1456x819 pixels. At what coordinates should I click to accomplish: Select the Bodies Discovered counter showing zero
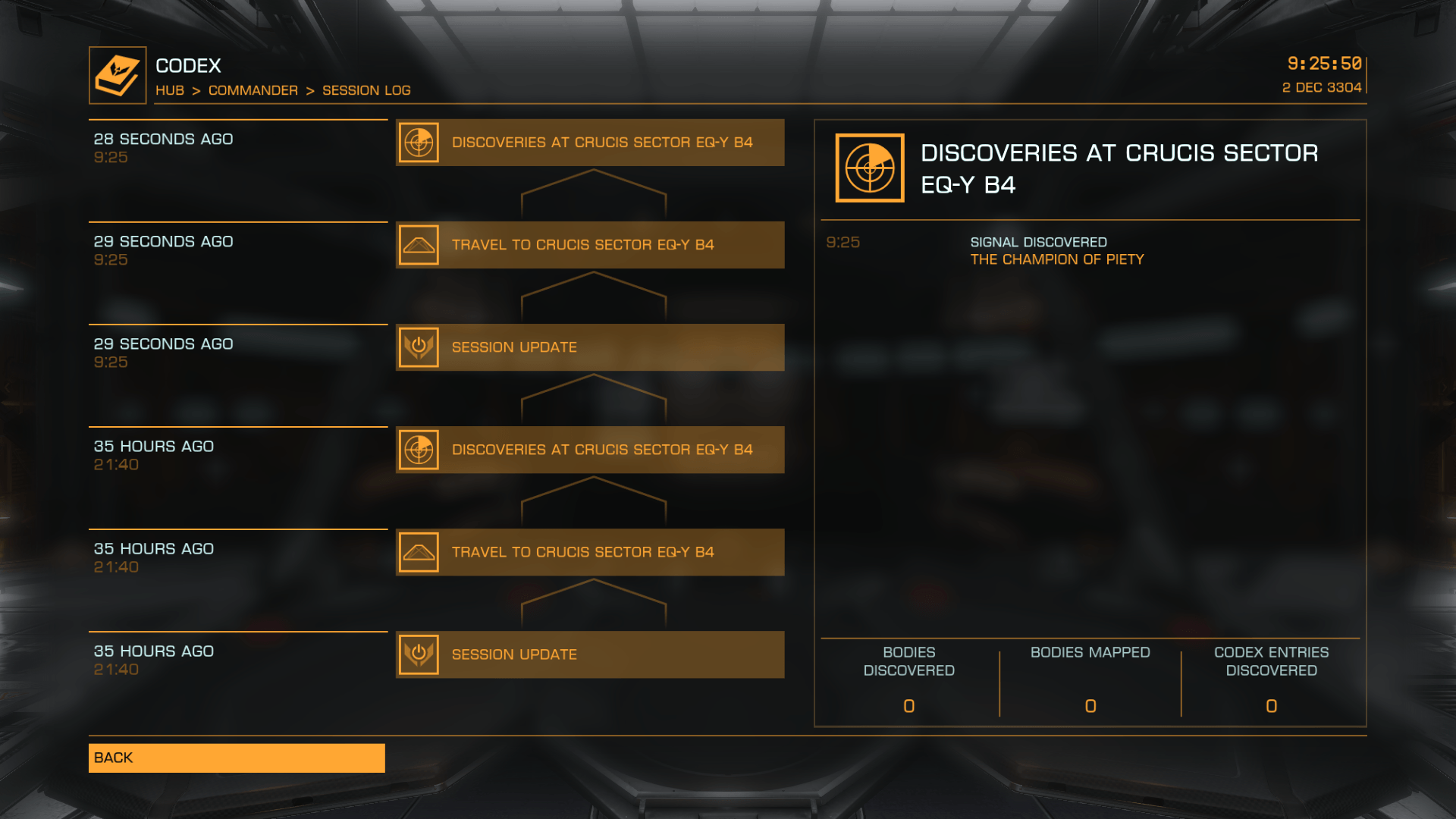tap(908, 705)
